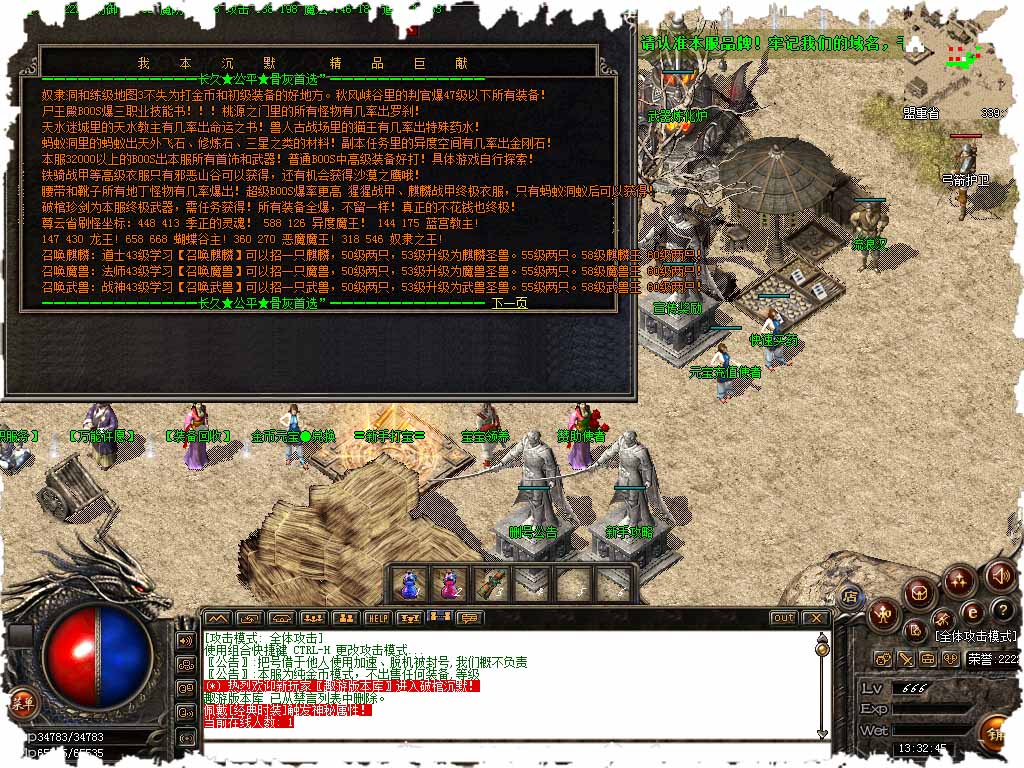Screen dimensions: 1024x768
Task: Click the speaker button left of the chat
Action: [x=186, y=640]
